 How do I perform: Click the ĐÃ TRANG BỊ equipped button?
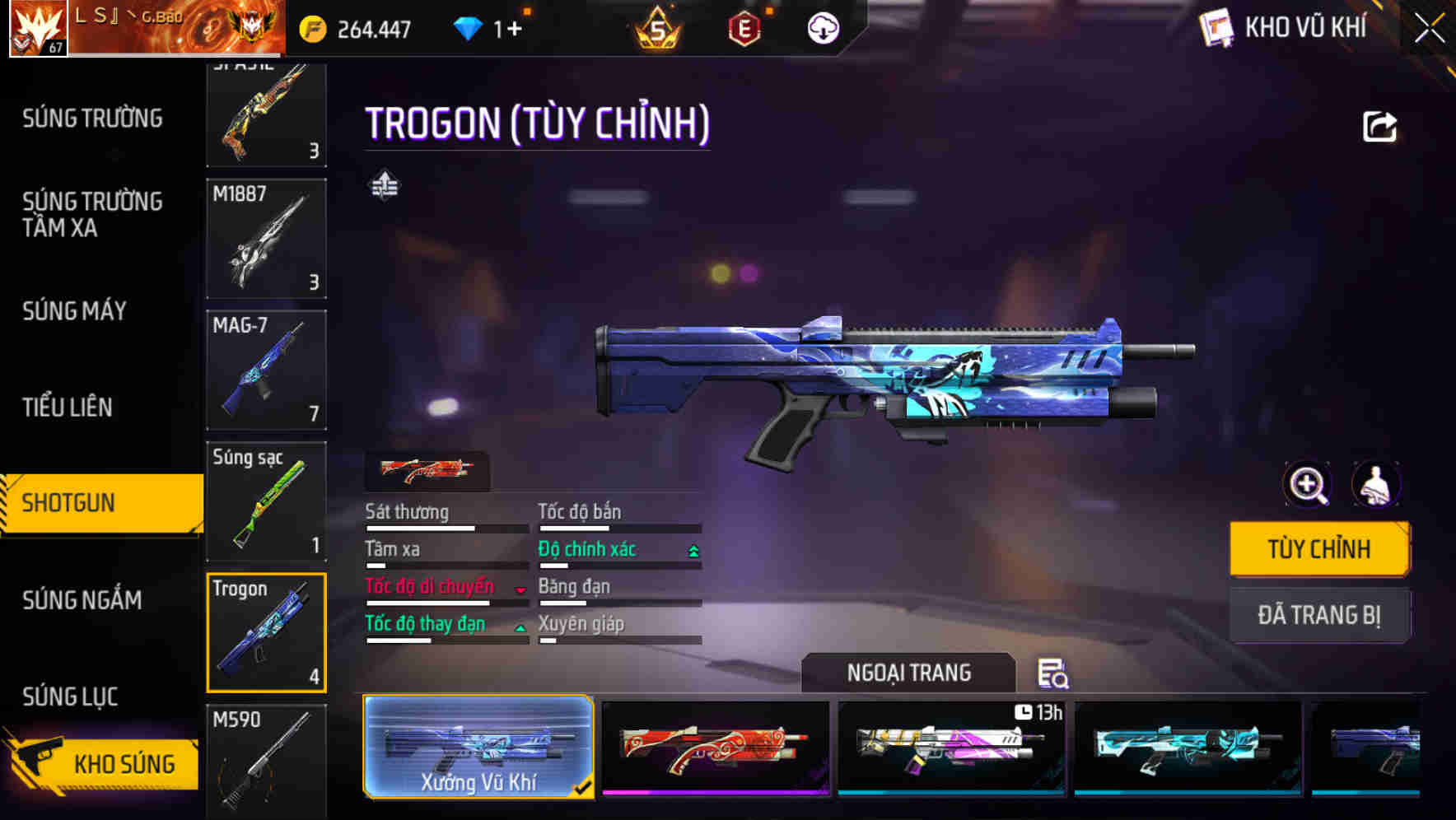pyautogui.click(x=1319, y=615)
